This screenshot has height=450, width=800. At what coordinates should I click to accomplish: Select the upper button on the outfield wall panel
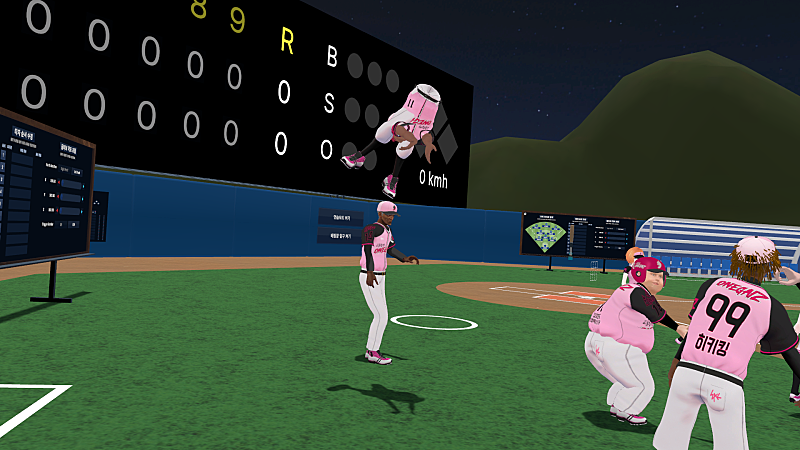[340, 218]
